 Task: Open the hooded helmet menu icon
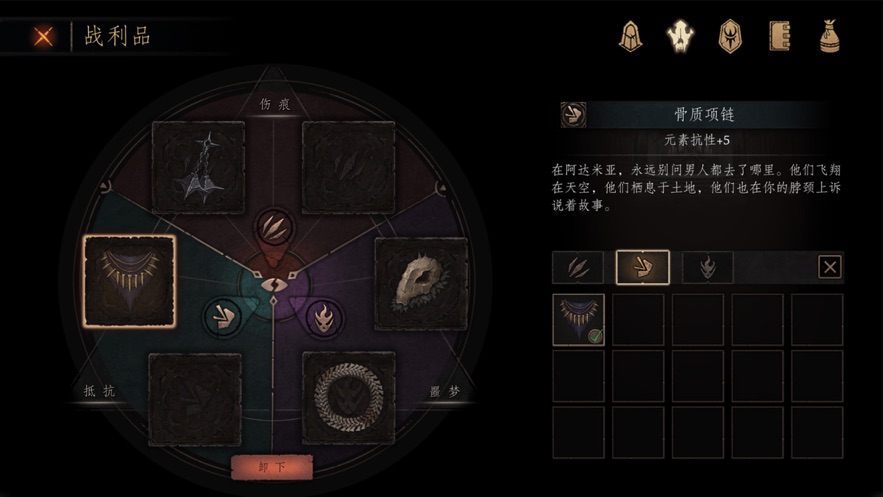click(631, 37)
